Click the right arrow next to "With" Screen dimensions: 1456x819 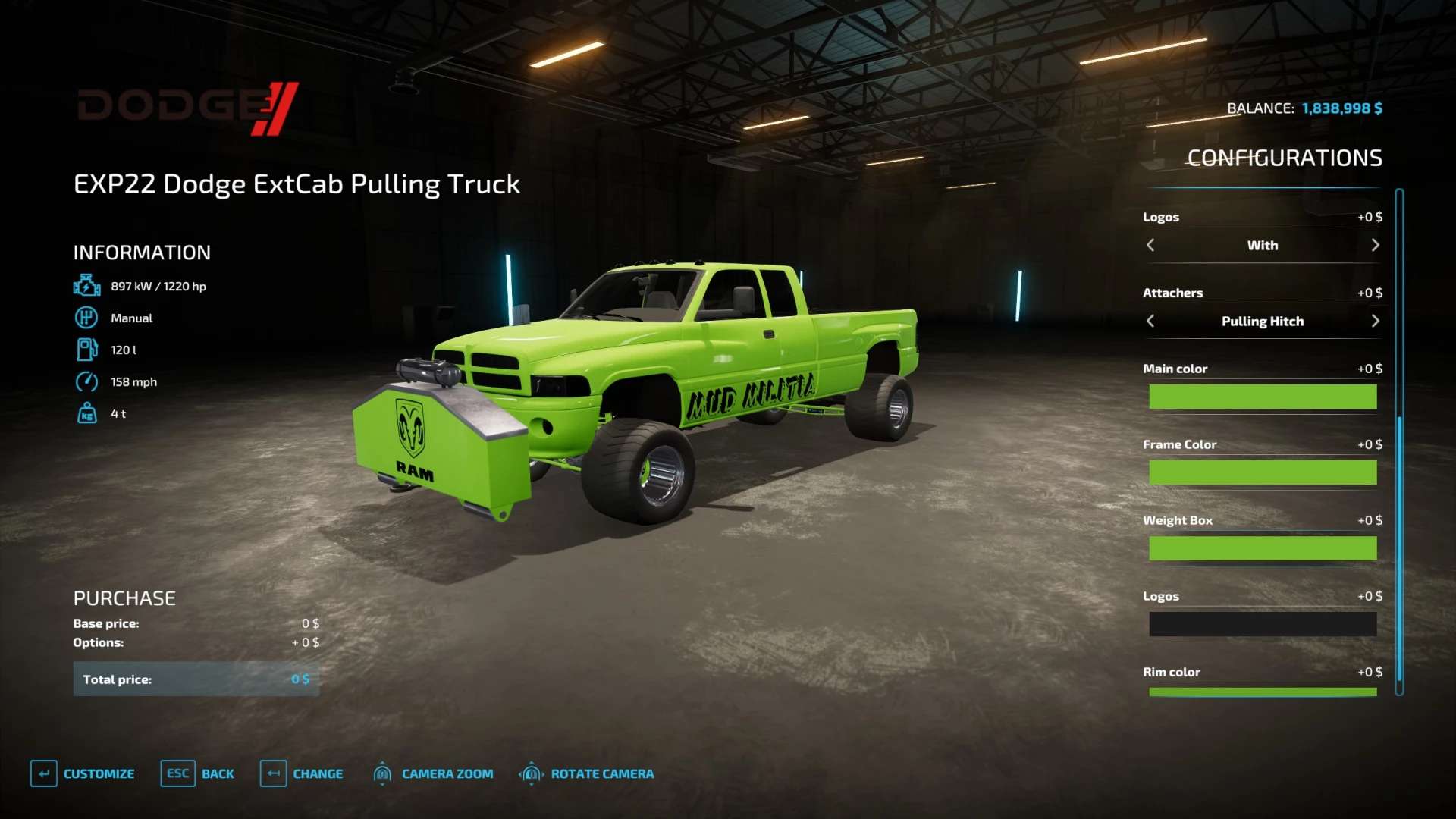(1375, 245)
